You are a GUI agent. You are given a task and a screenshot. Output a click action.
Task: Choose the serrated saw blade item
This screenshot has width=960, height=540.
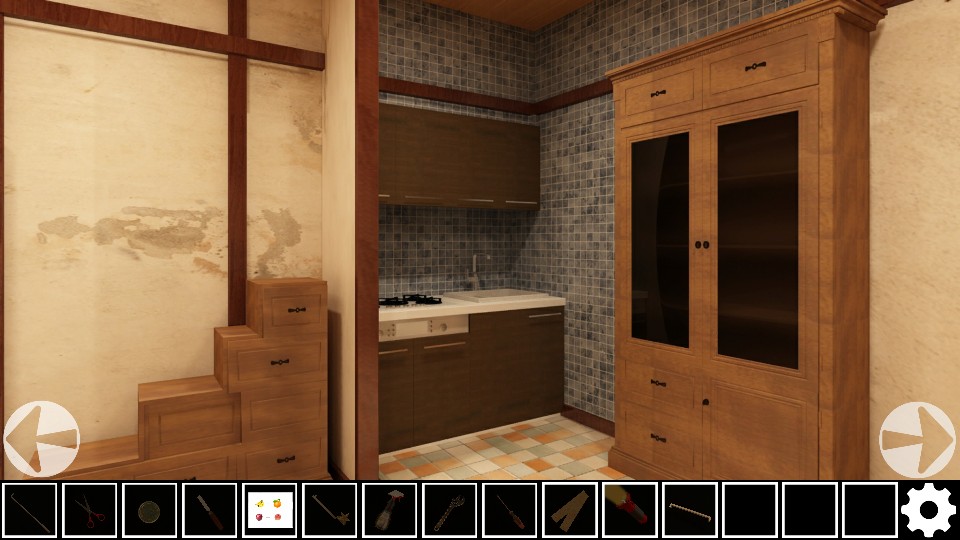tap(690, 510)
